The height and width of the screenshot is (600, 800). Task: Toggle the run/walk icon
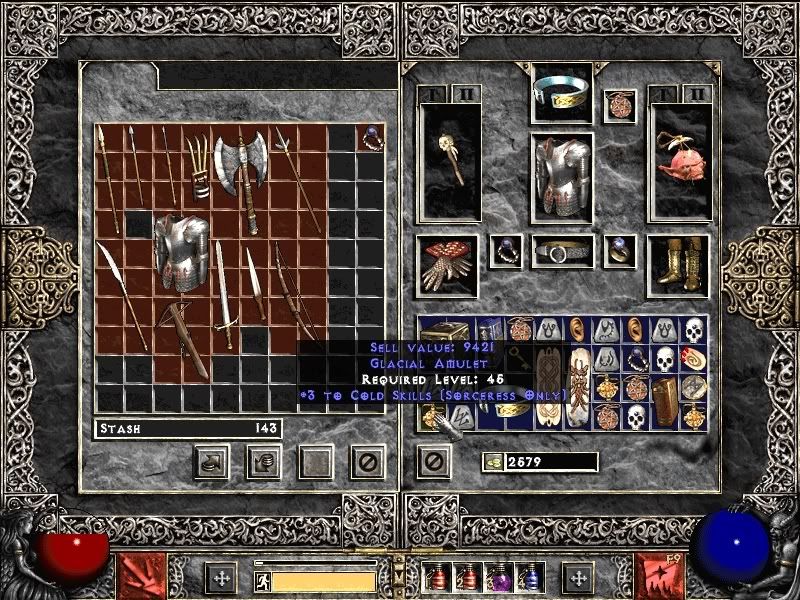(262, 581)
